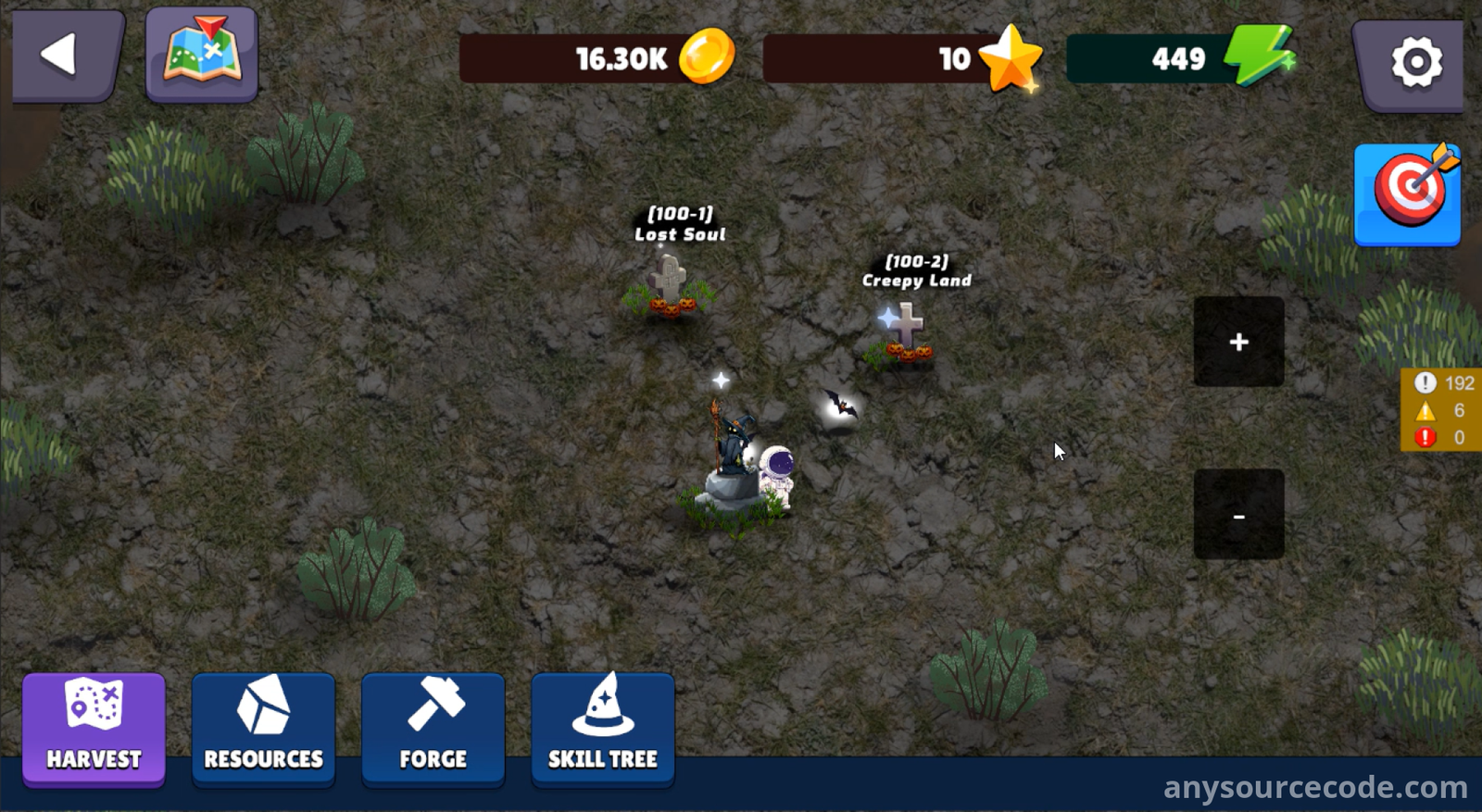Open the target and arrow missions button
The image size is (1482, 812).
click(1407, 194)
